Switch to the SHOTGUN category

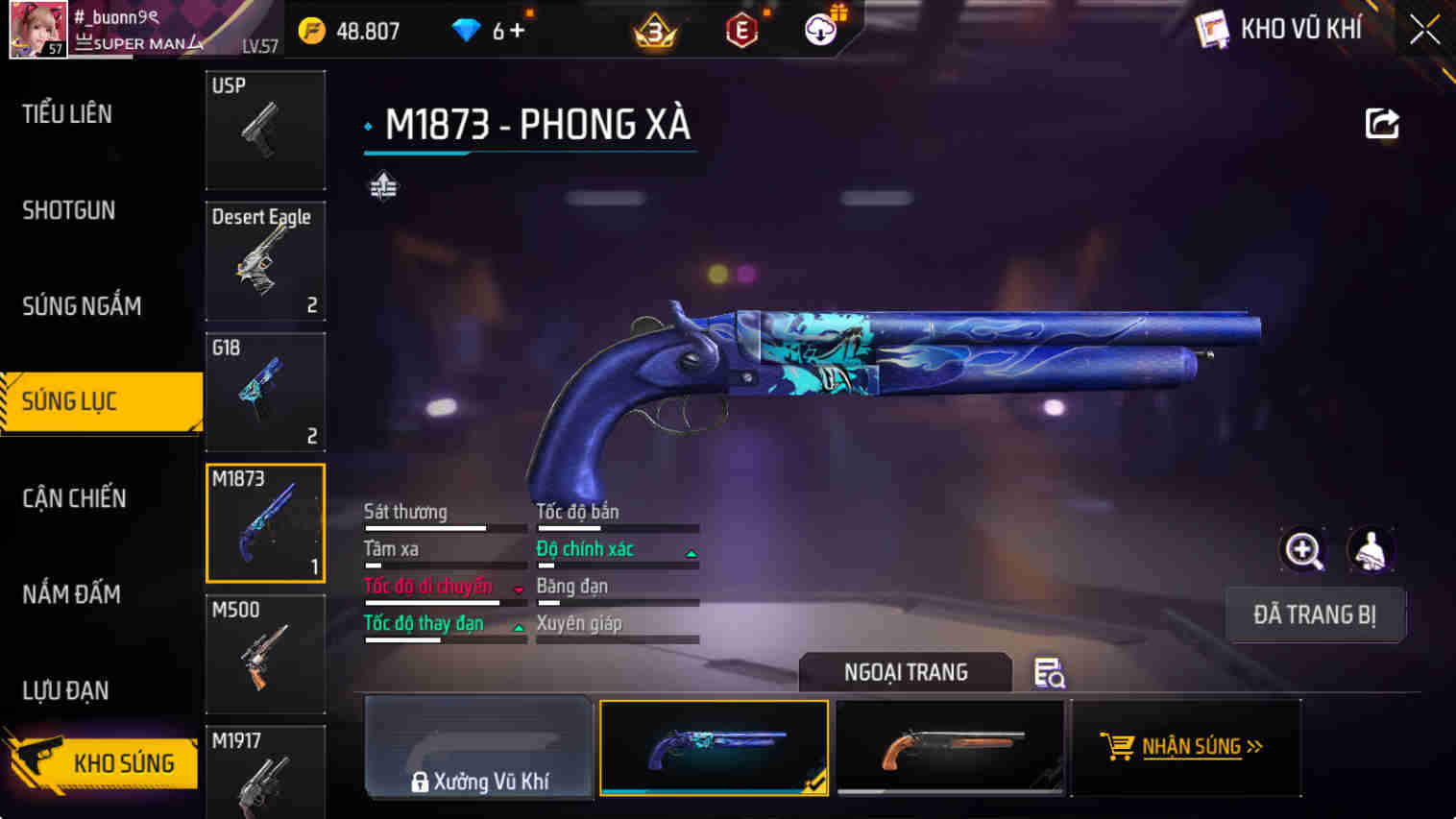point(68,210)
